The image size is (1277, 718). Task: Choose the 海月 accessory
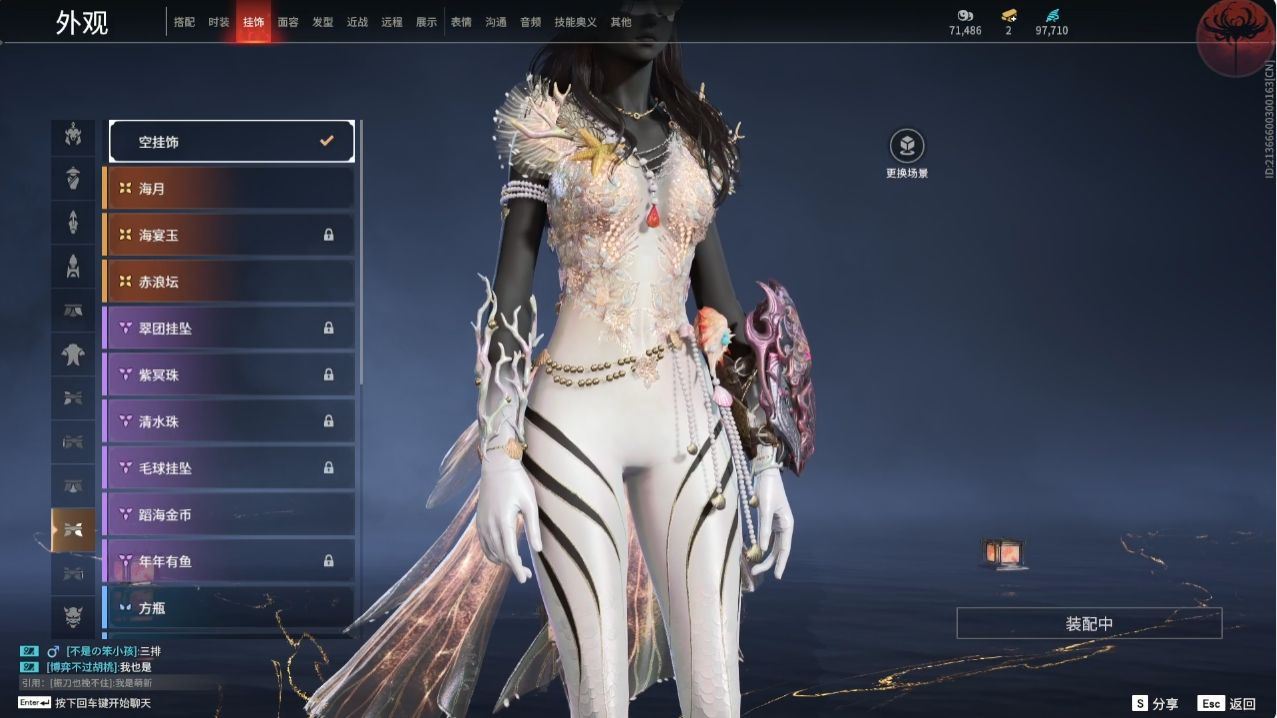point(229,188)
